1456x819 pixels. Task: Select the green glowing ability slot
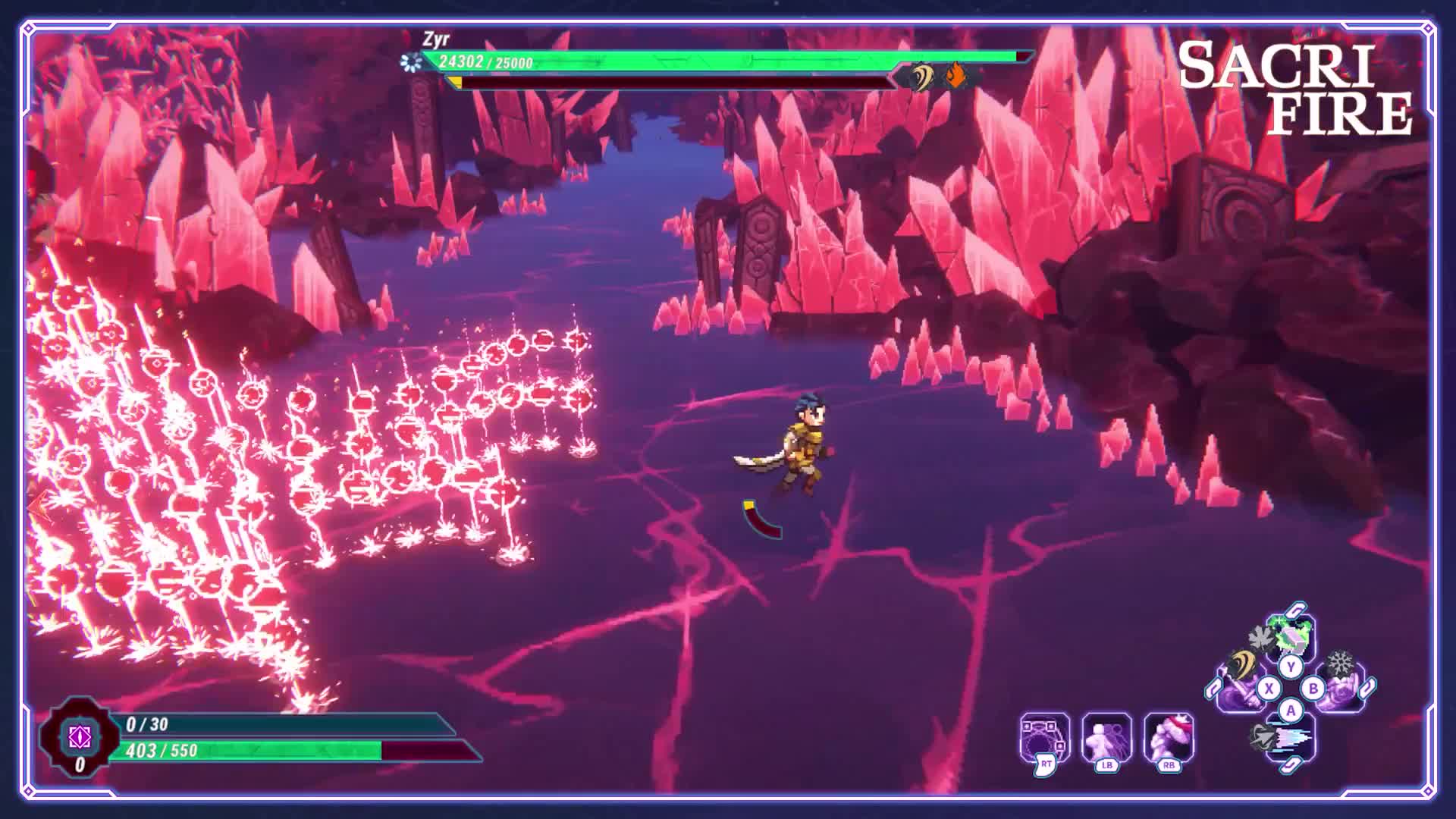[x=1291, y=635]
